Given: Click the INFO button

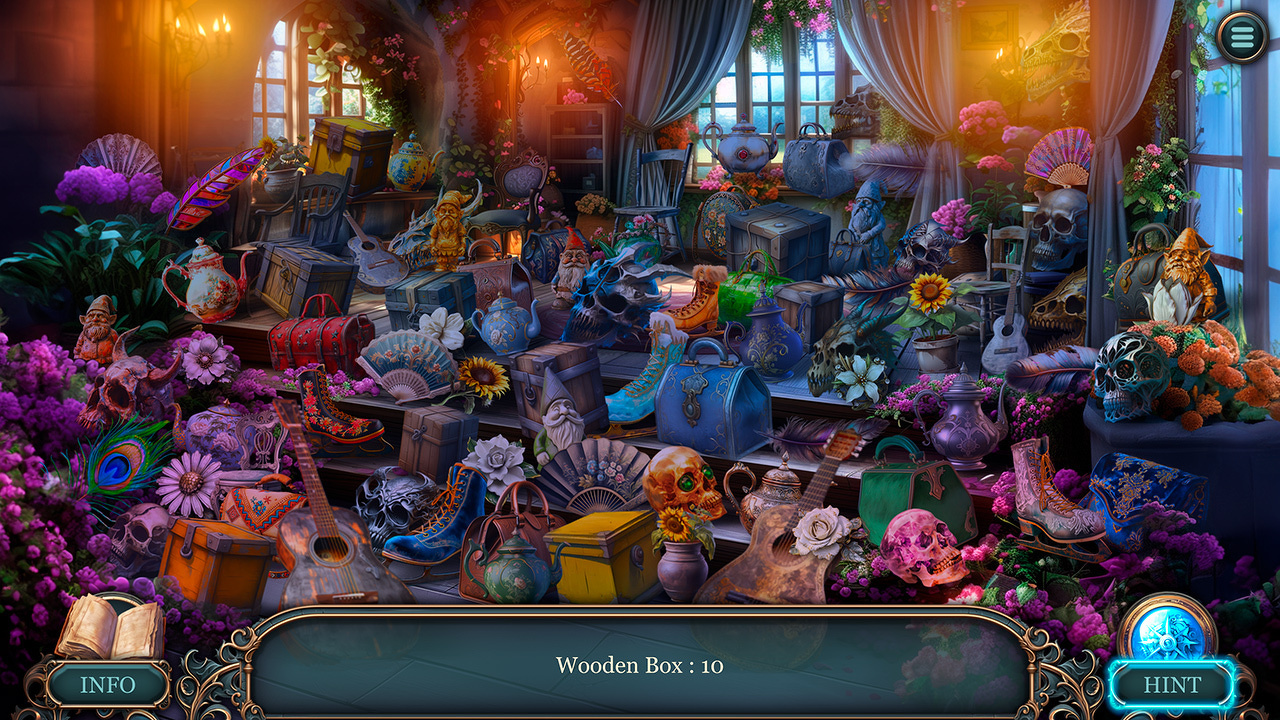Looking at the screenshot, I should 107,685.
